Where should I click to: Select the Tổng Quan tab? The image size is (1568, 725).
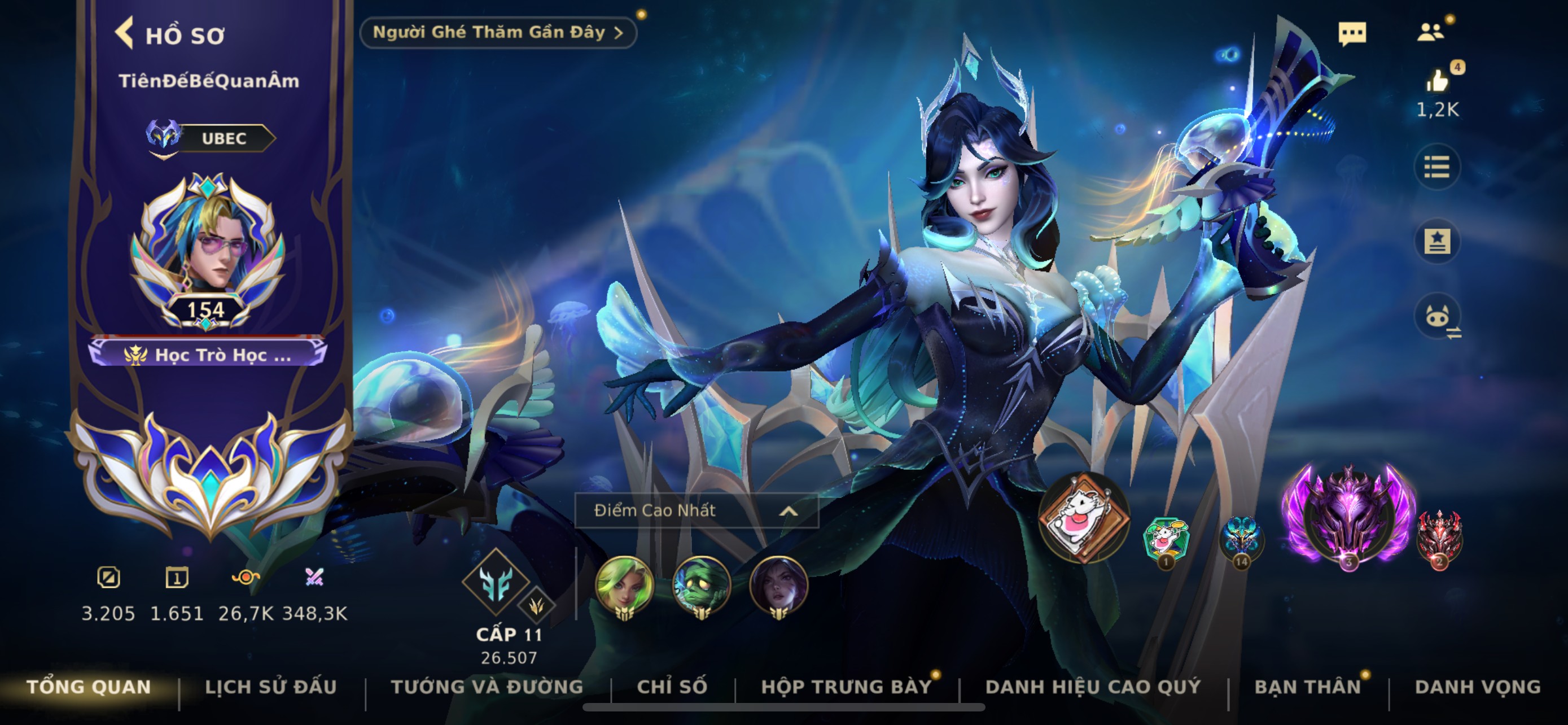pos(89,687)
